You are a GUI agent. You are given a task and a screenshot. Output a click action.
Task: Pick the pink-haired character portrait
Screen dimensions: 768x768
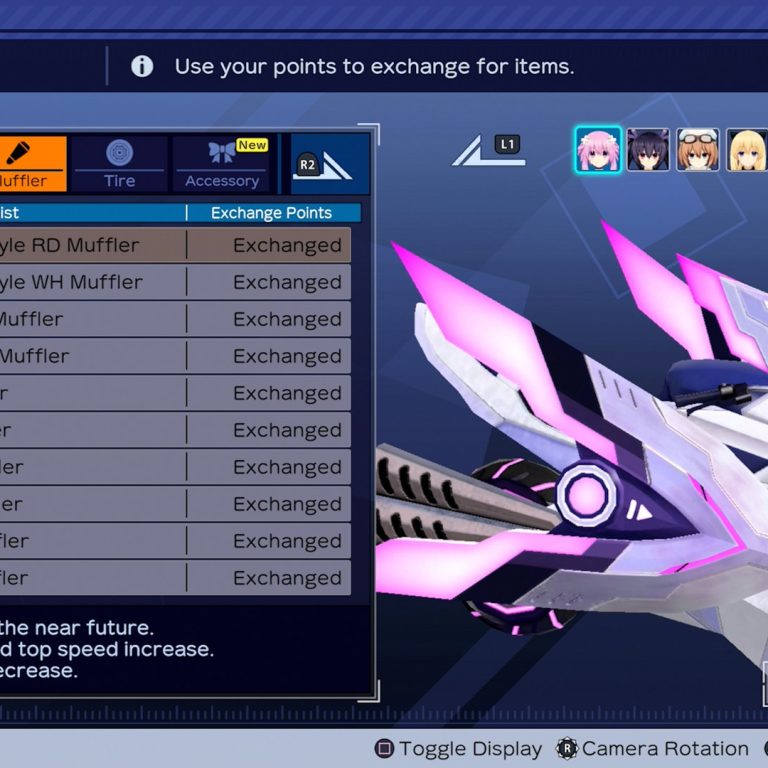(598, 150)
